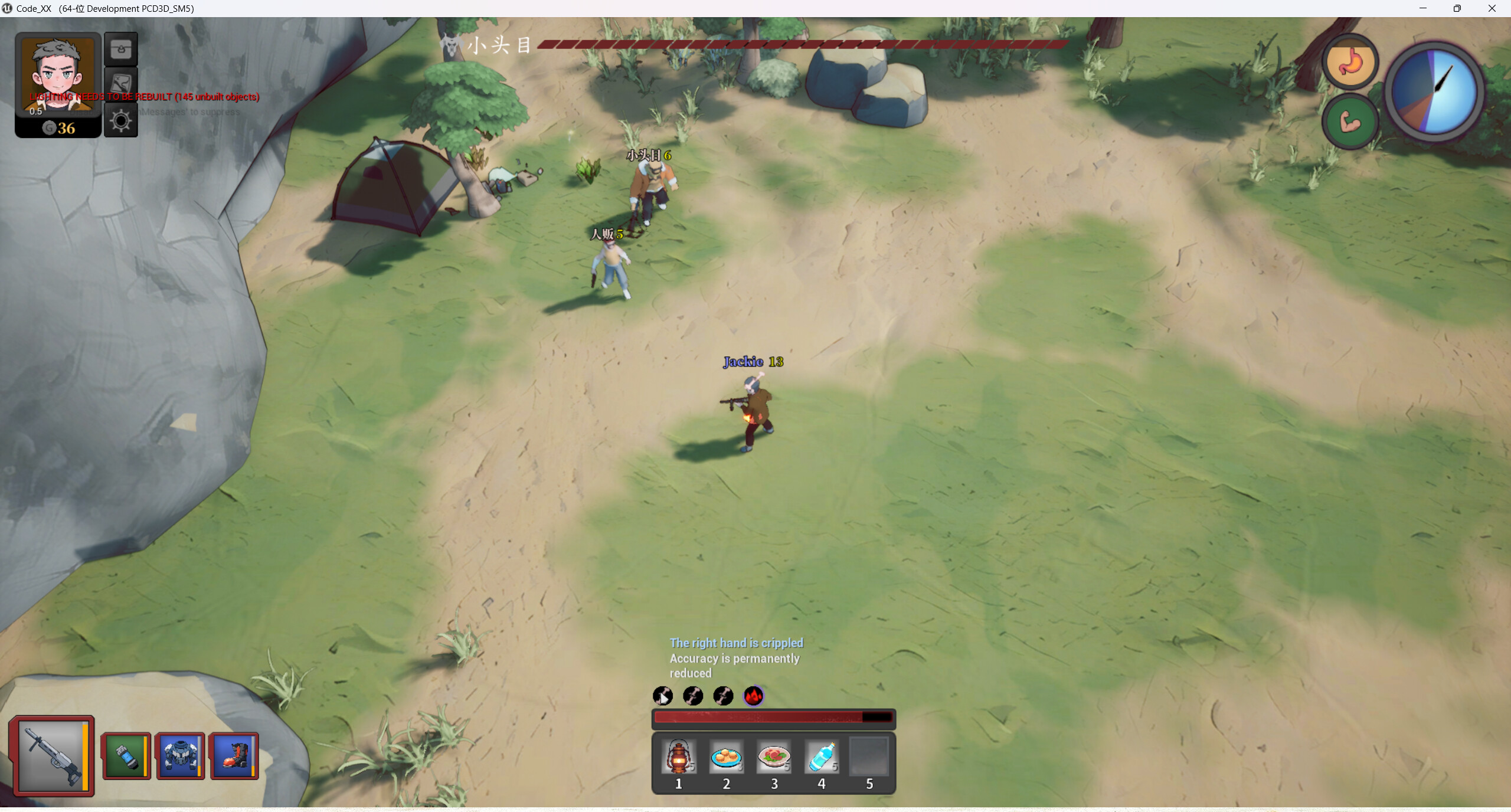Screen dimensions: 1511x812
Task: Click the gold coin counter showing 36
Action: [59, 129]
